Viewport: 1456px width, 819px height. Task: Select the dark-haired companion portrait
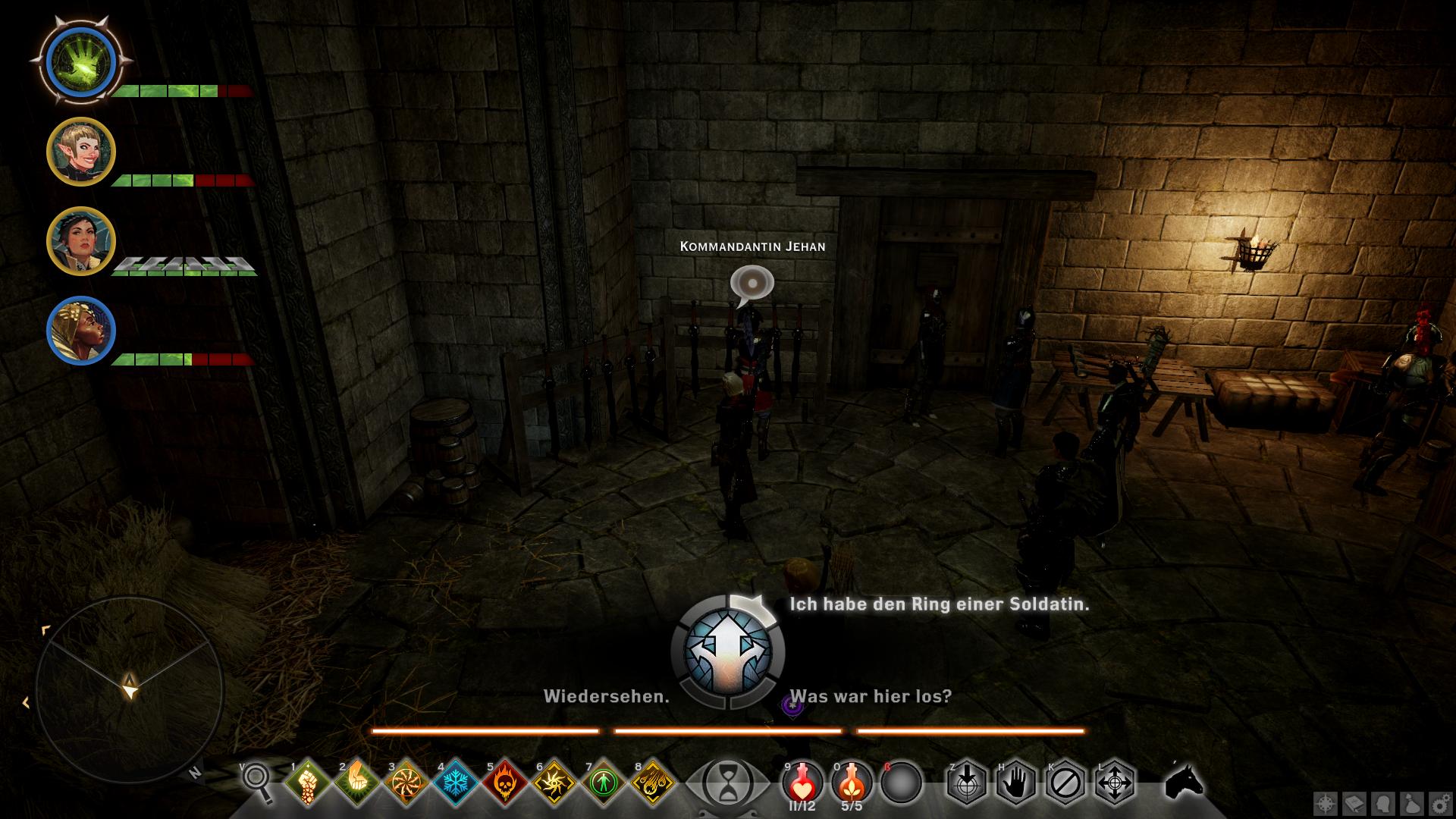(80, 241)
